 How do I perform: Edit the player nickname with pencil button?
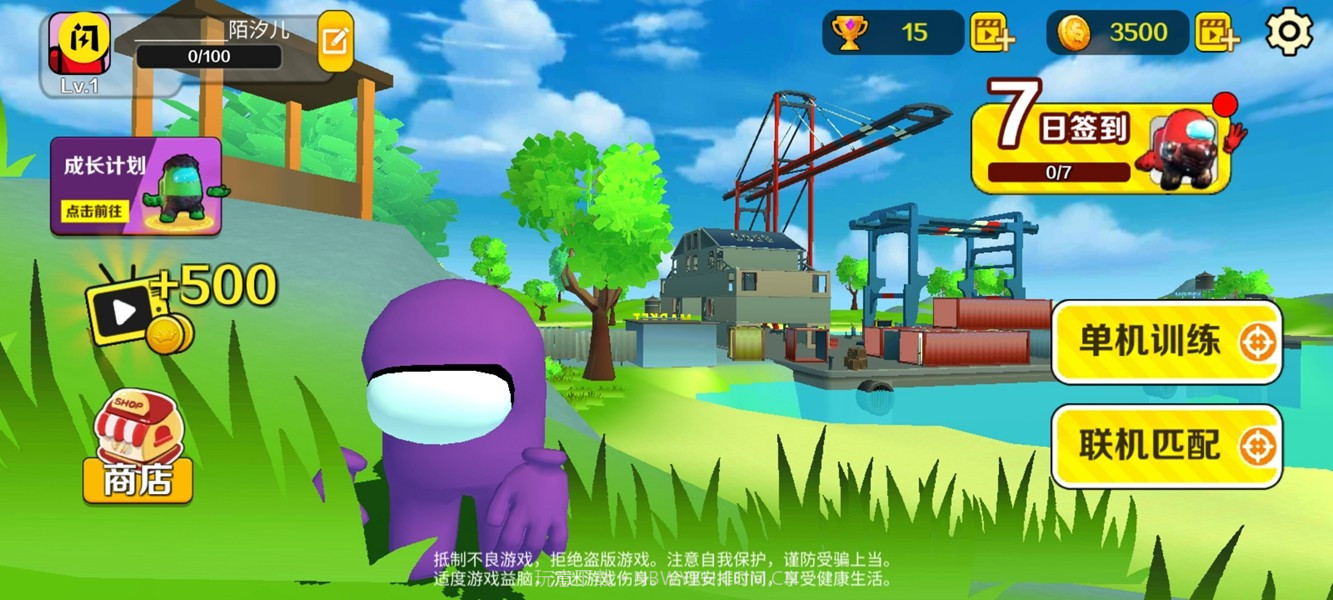coord(336,40)
